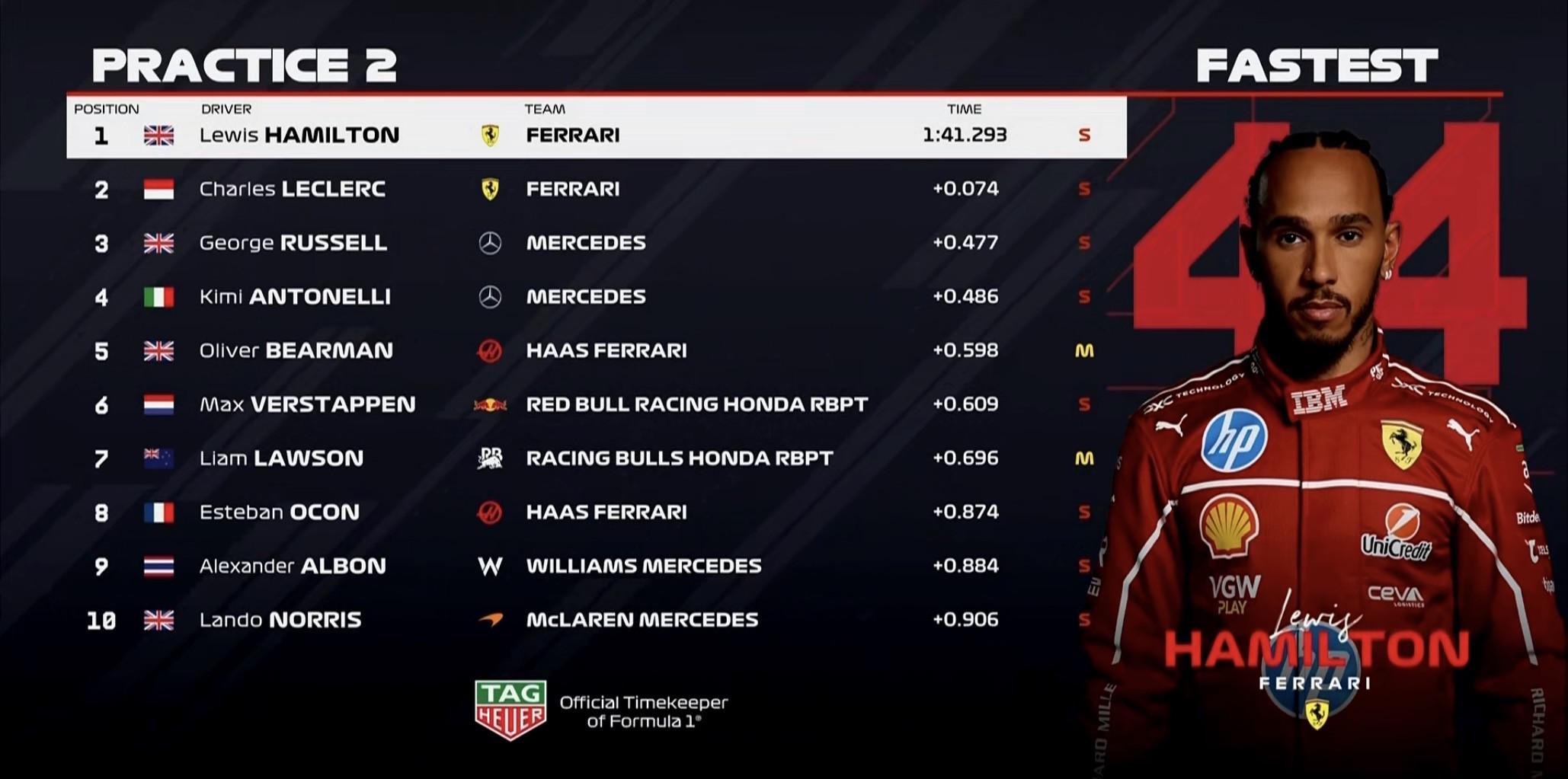The height and width of the screenshot is (779, 1568).
Task: Select Esteban Ocon's results row
Action: pos(279,512)
